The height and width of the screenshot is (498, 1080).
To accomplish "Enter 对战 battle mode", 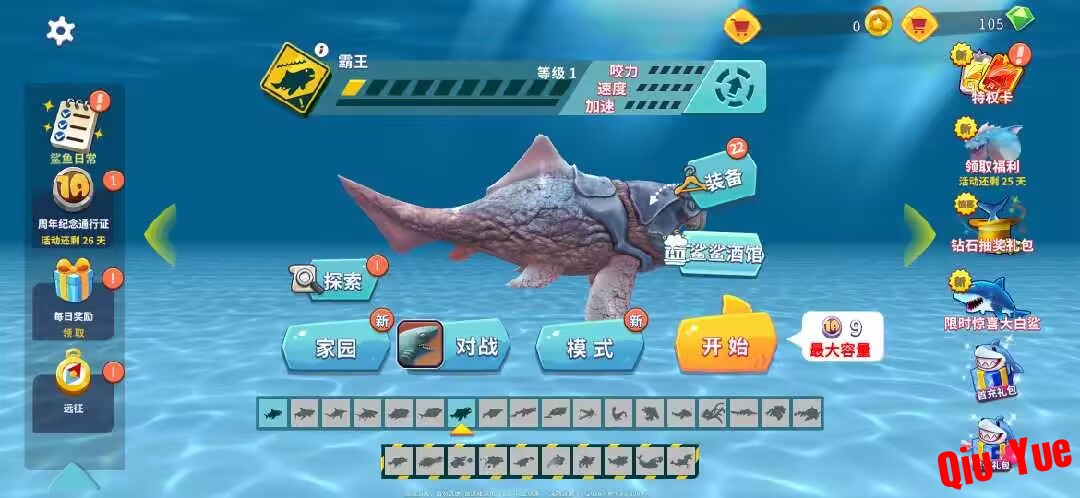I will pyautogui.click(x=455, y=347).
